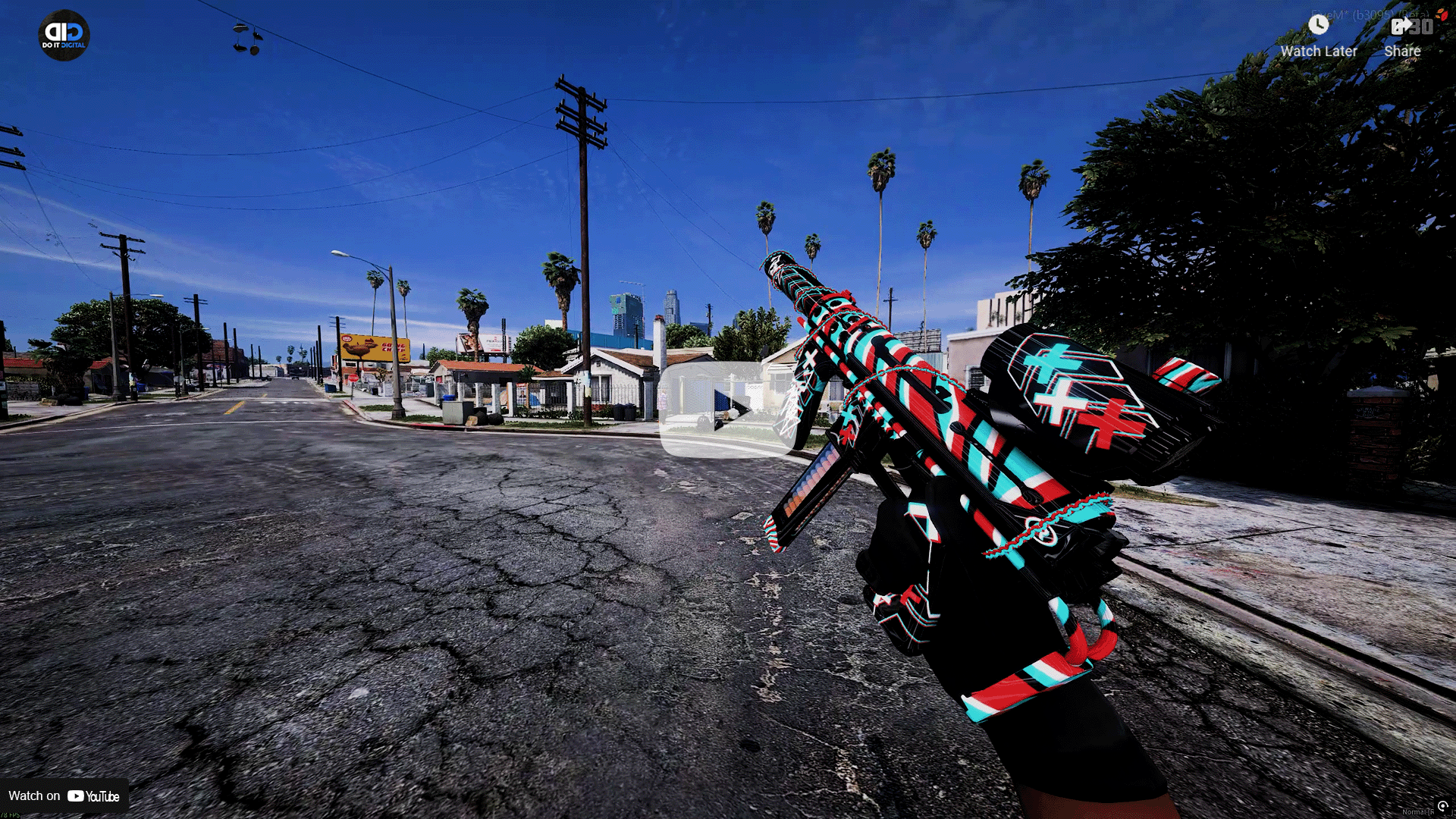Click the center play button to start video
The image size is (1456, 819).
(726, 412)
